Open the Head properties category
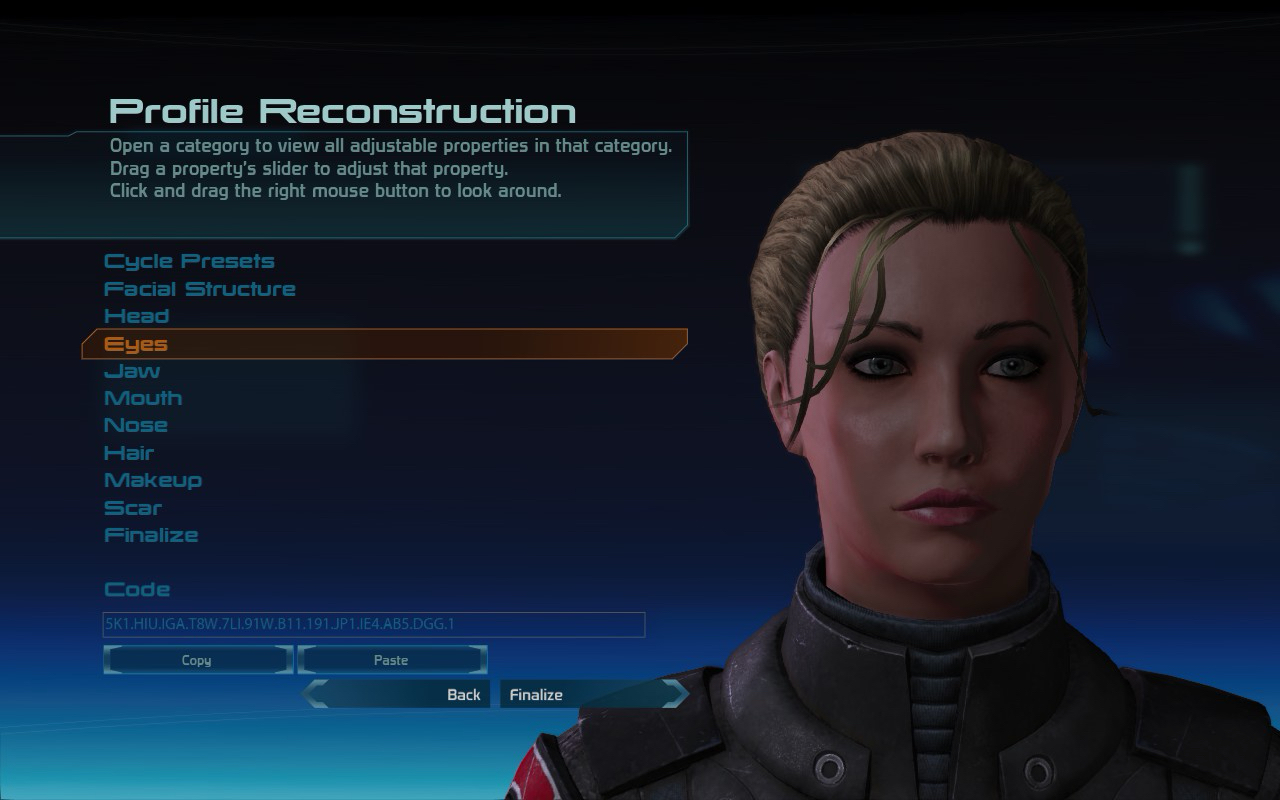 pyautogui.click(x=137, y=316)
